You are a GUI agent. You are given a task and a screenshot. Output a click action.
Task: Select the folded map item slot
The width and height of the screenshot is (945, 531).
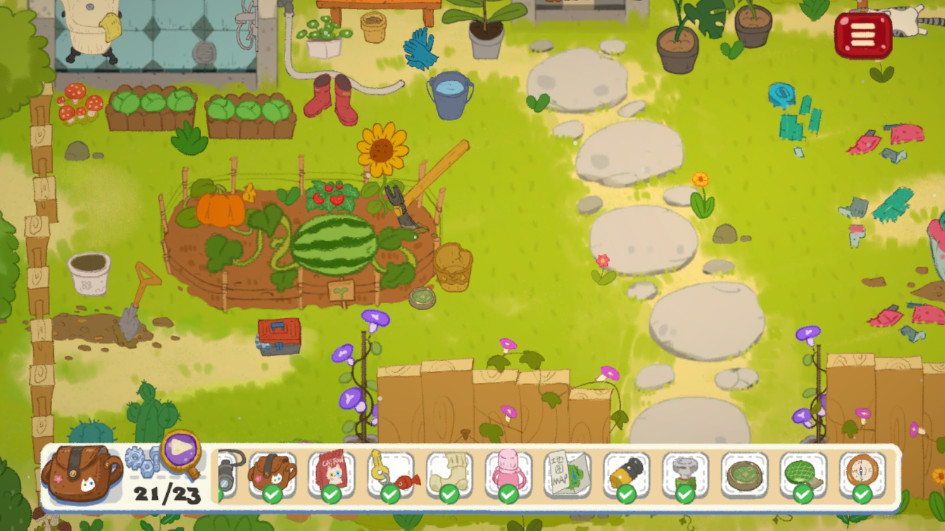(567, 473)
